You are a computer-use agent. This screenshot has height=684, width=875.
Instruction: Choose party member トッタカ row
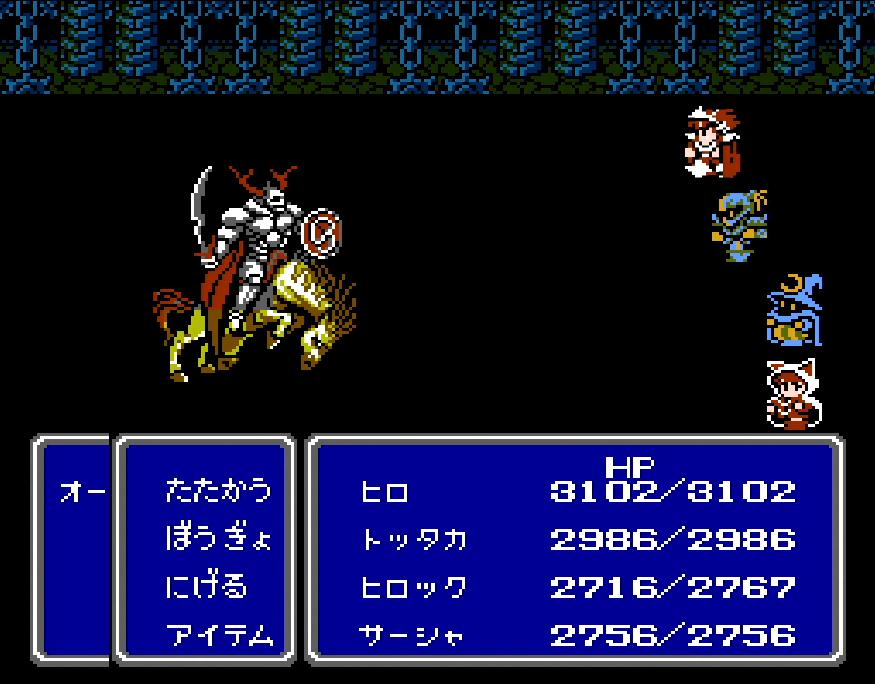click(x=414, y=539)
